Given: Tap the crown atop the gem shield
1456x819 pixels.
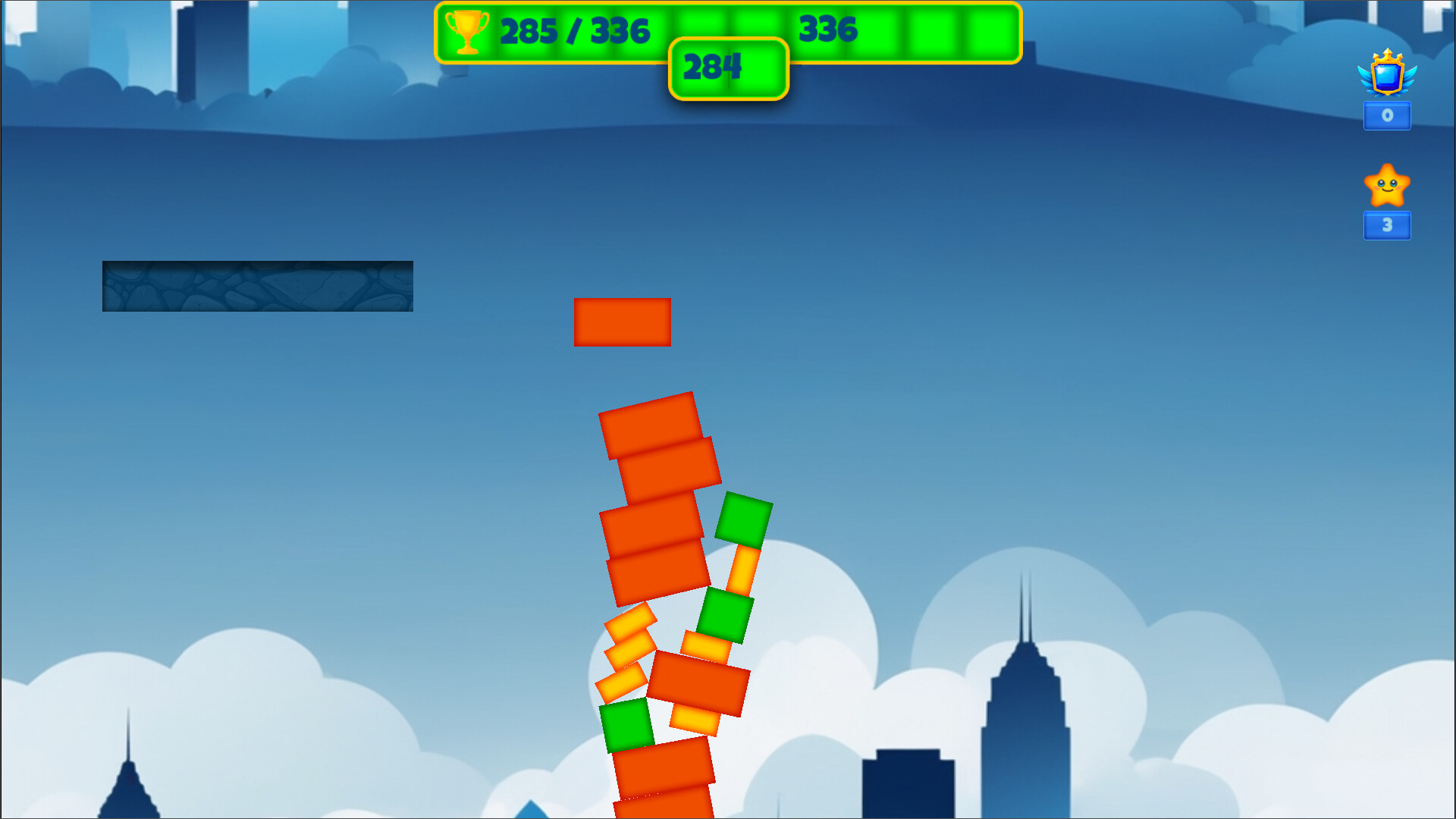Looking at the screenshot, I should click(1386, 55).
